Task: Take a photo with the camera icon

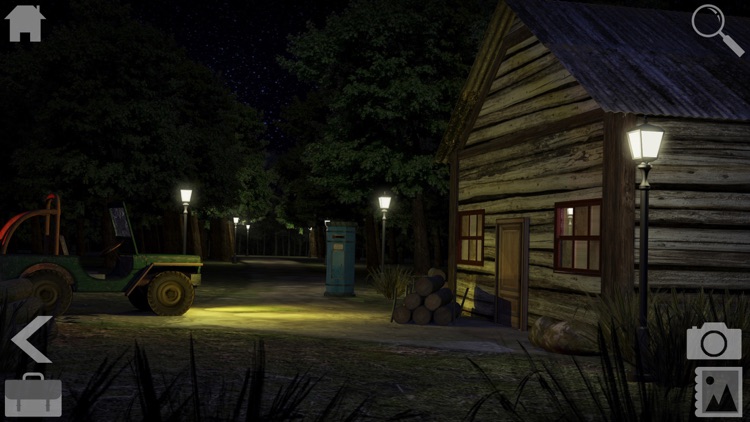Action: pos(714,341)
